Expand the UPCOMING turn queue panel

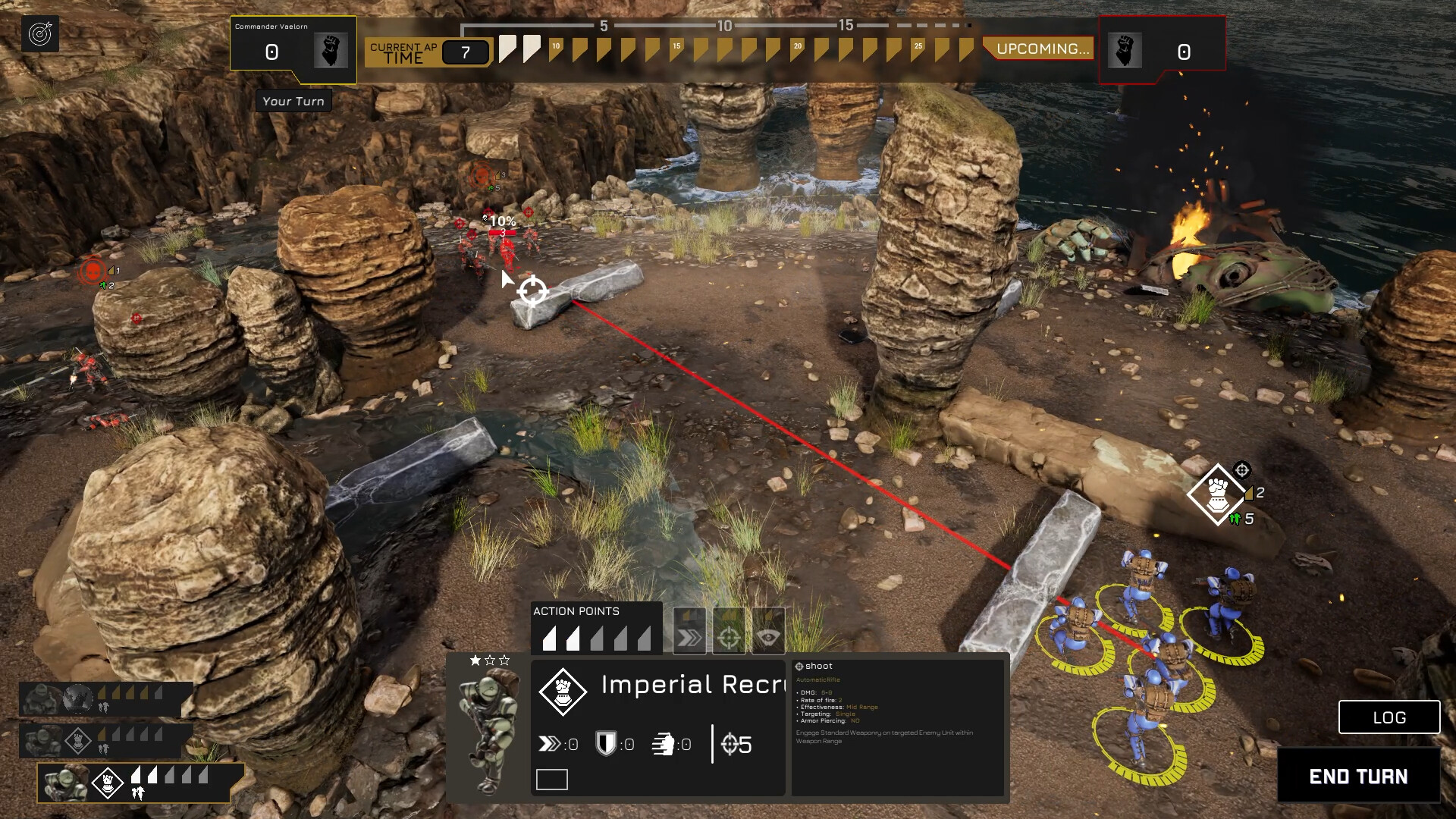tap(1038, 49)
